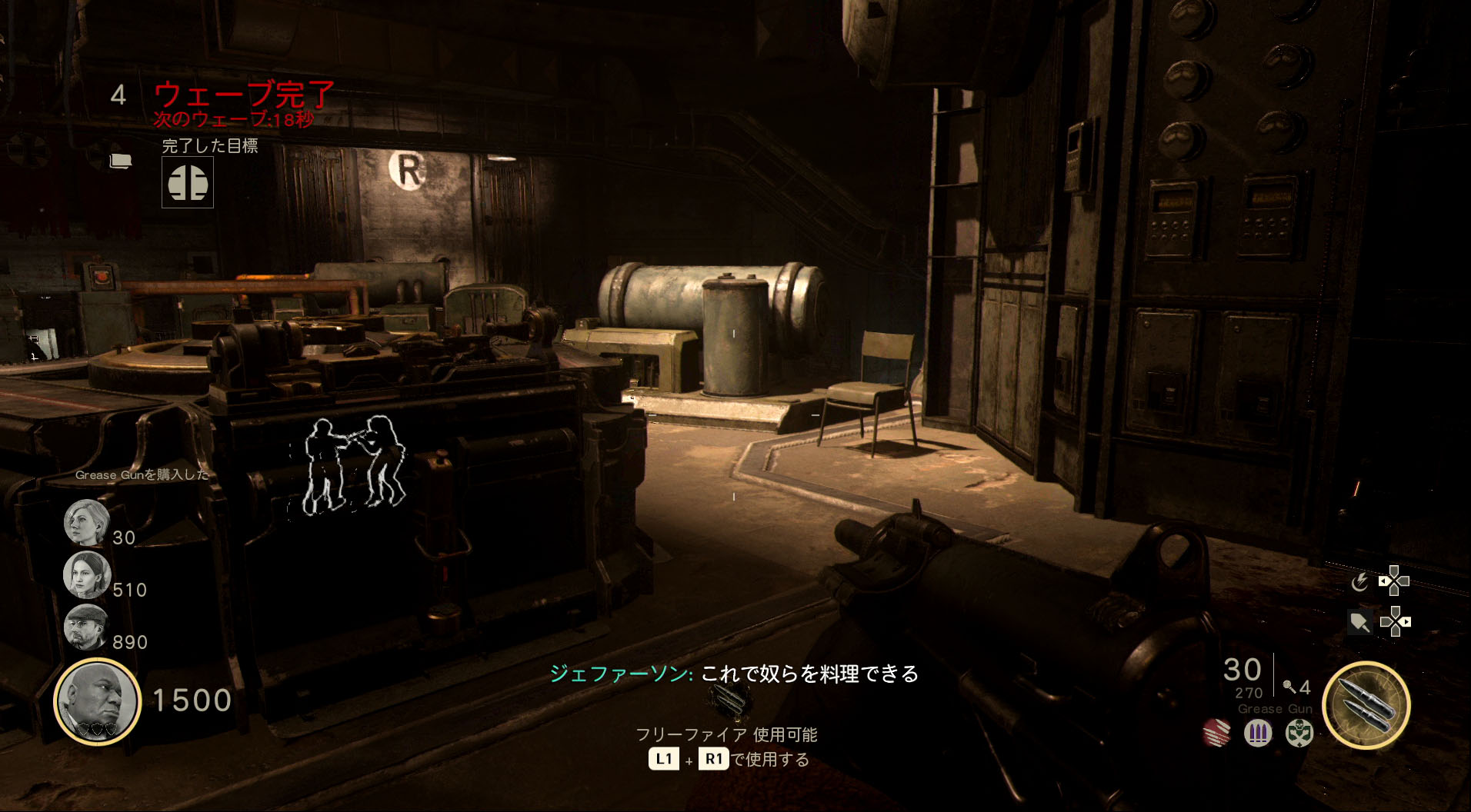Select Jefferson's gold-ringed player portrait

click(x=98, y=701)
